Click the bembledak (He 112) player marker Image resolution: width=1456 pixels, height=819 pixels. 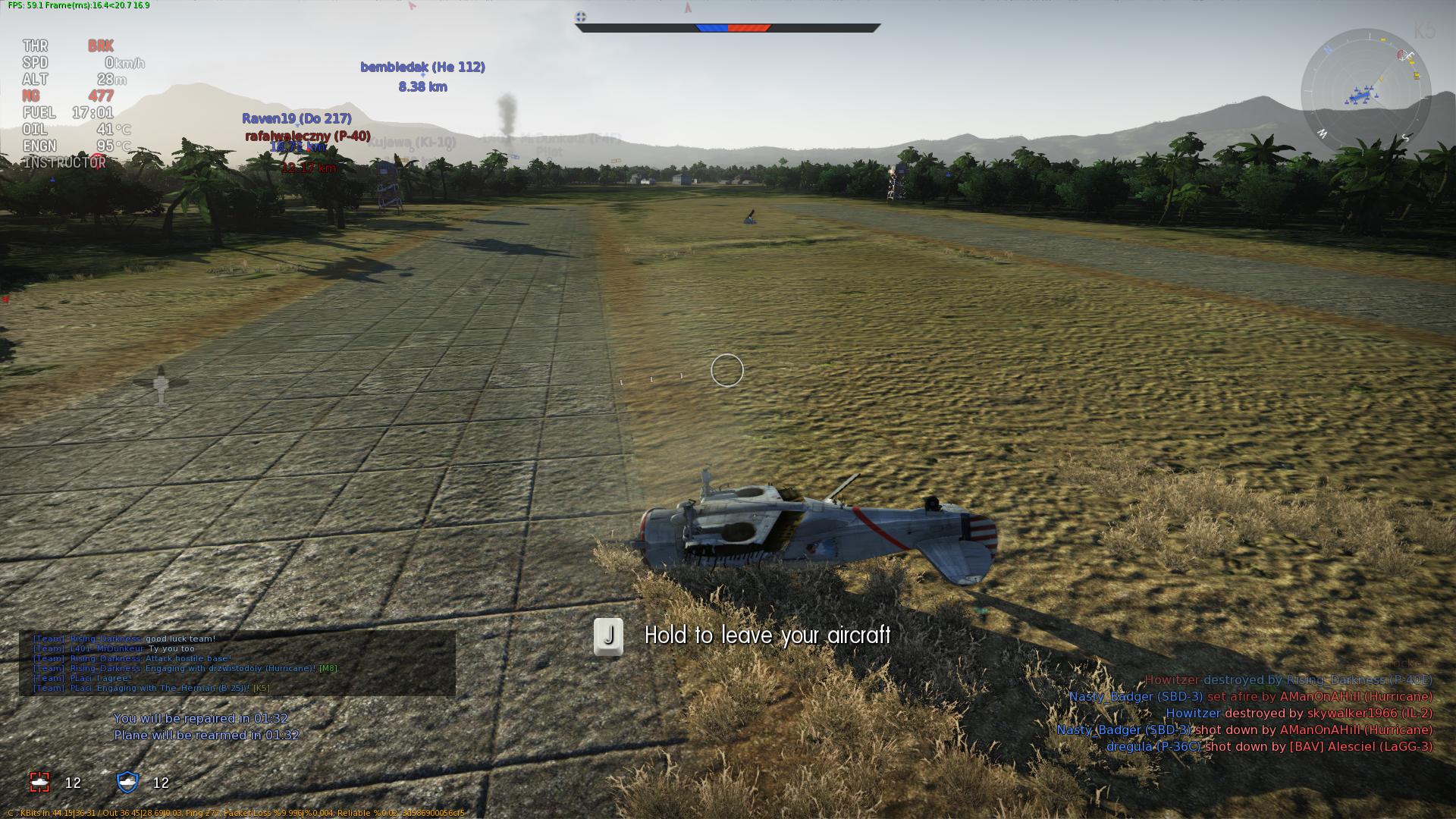coord(422,67)
